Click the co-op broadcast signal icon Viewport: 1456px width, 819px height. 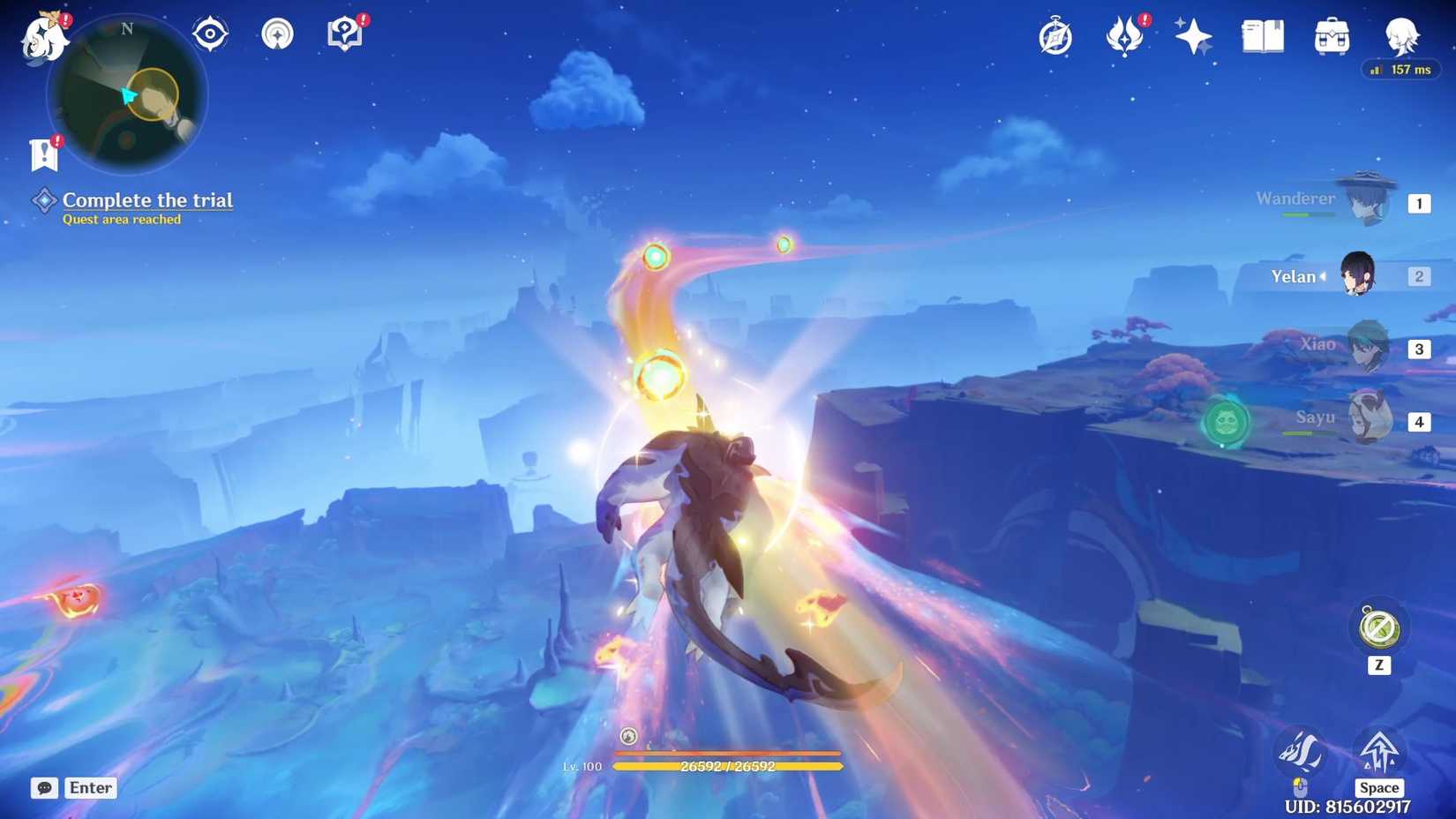click(x=276, y=34)
